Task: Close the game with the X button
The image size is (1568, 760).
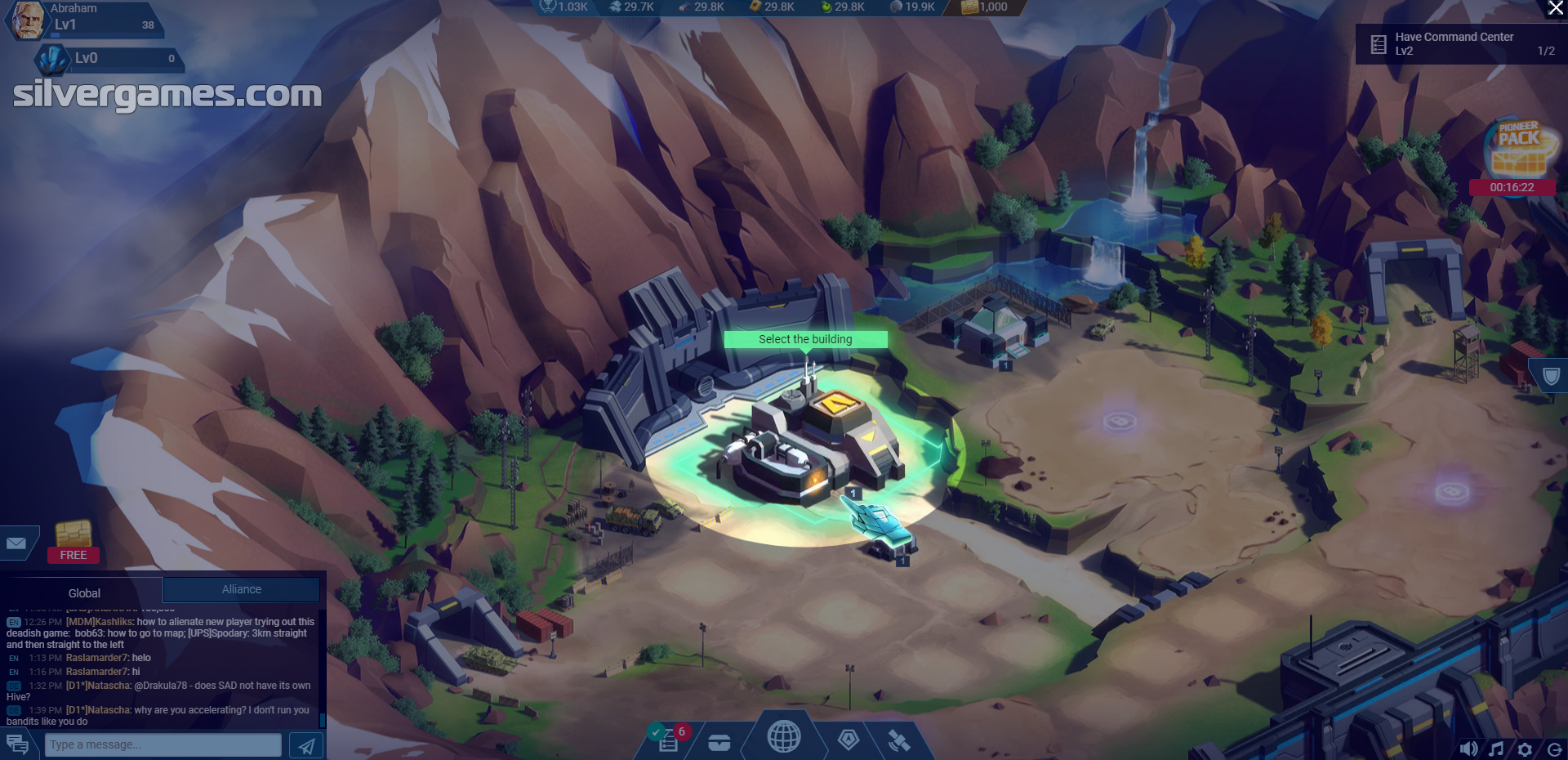Action: [1556, 8]
